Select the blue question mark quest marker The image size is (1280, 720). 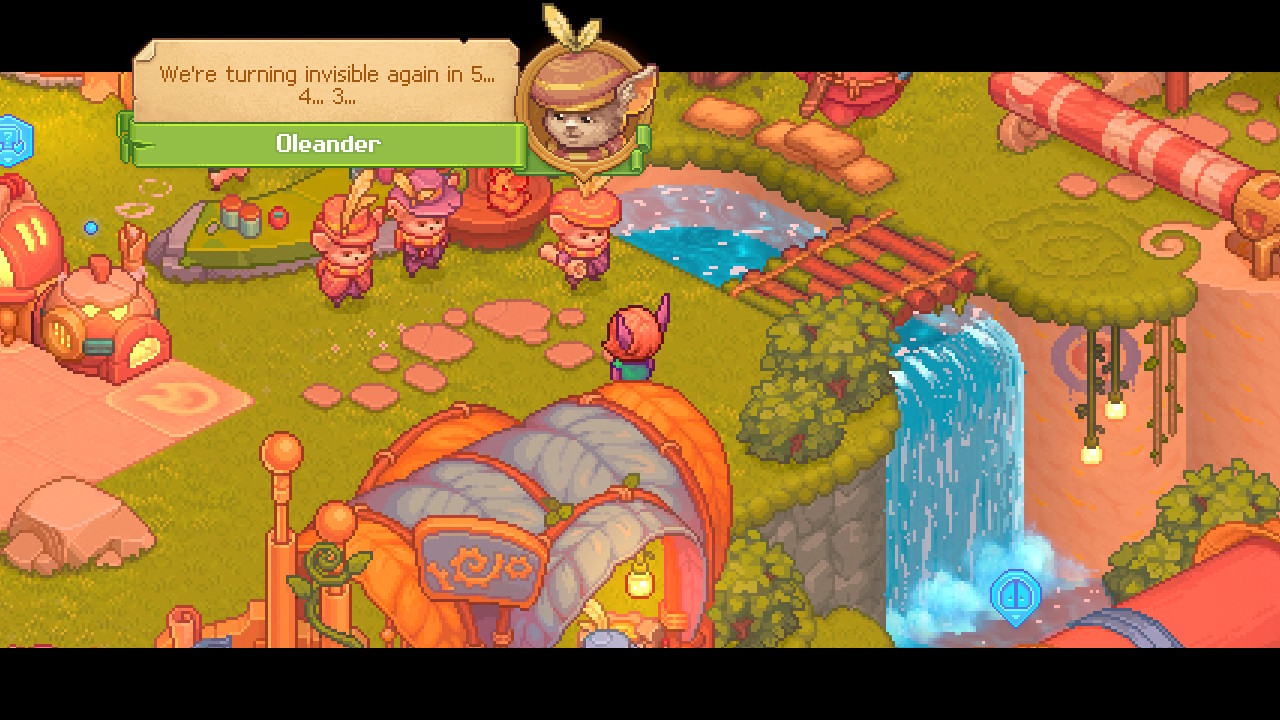(x=12, y=140)
